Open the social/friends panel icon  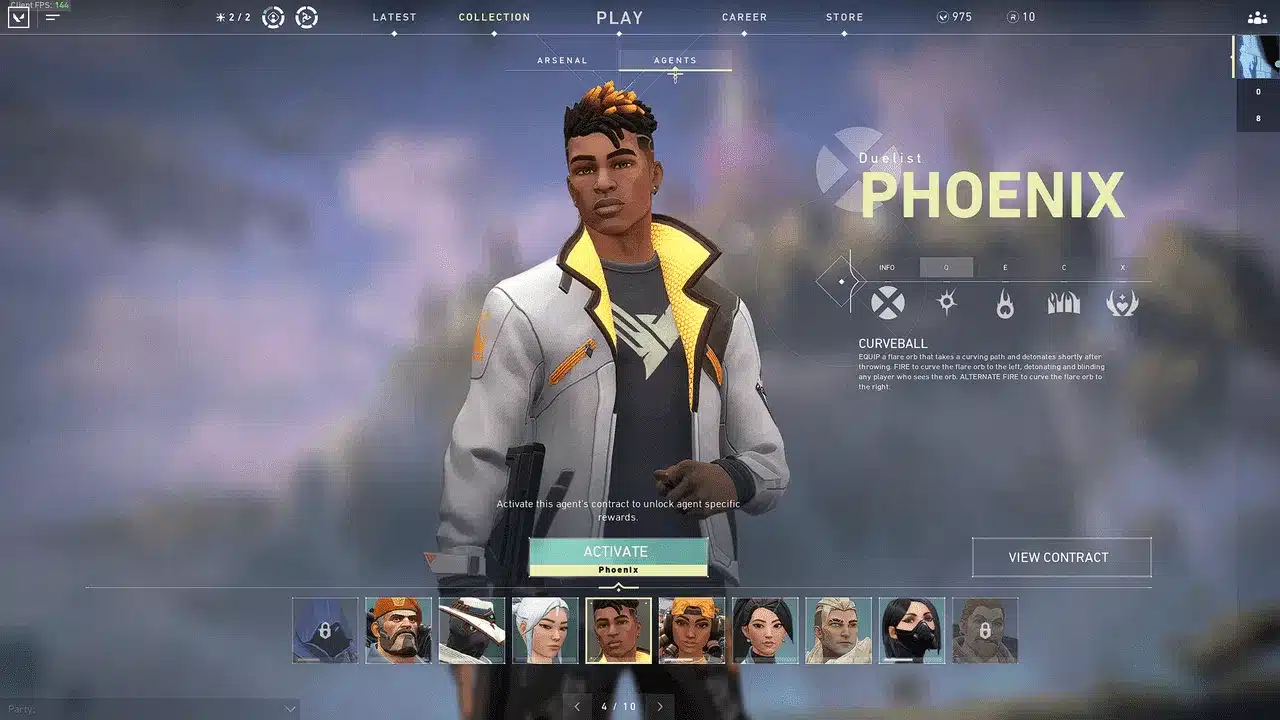click(1257, 17)
